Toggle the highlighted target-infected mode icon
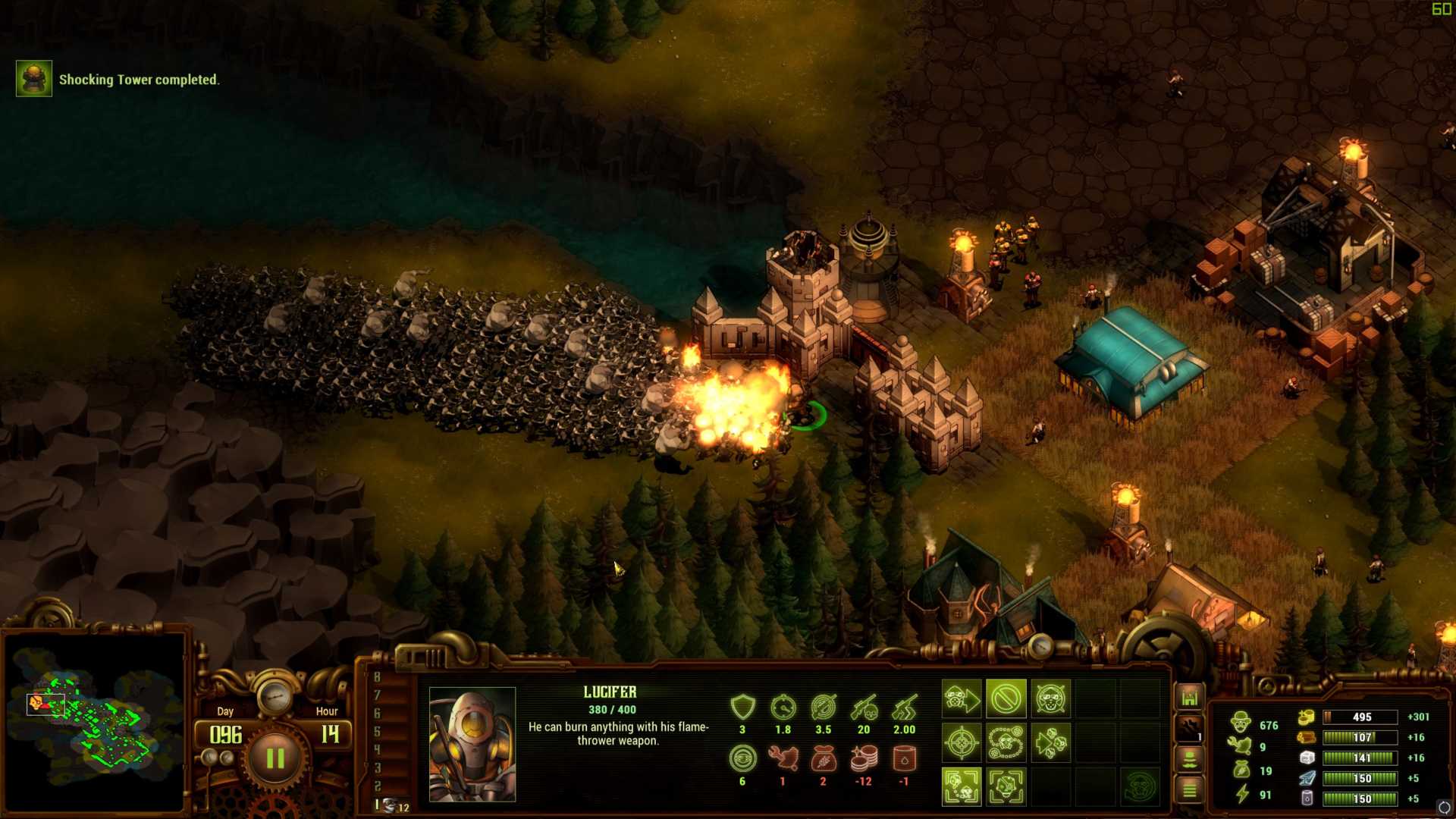Screen dimensions: 1456x819 pyautogui.click(x=961, y=786)
